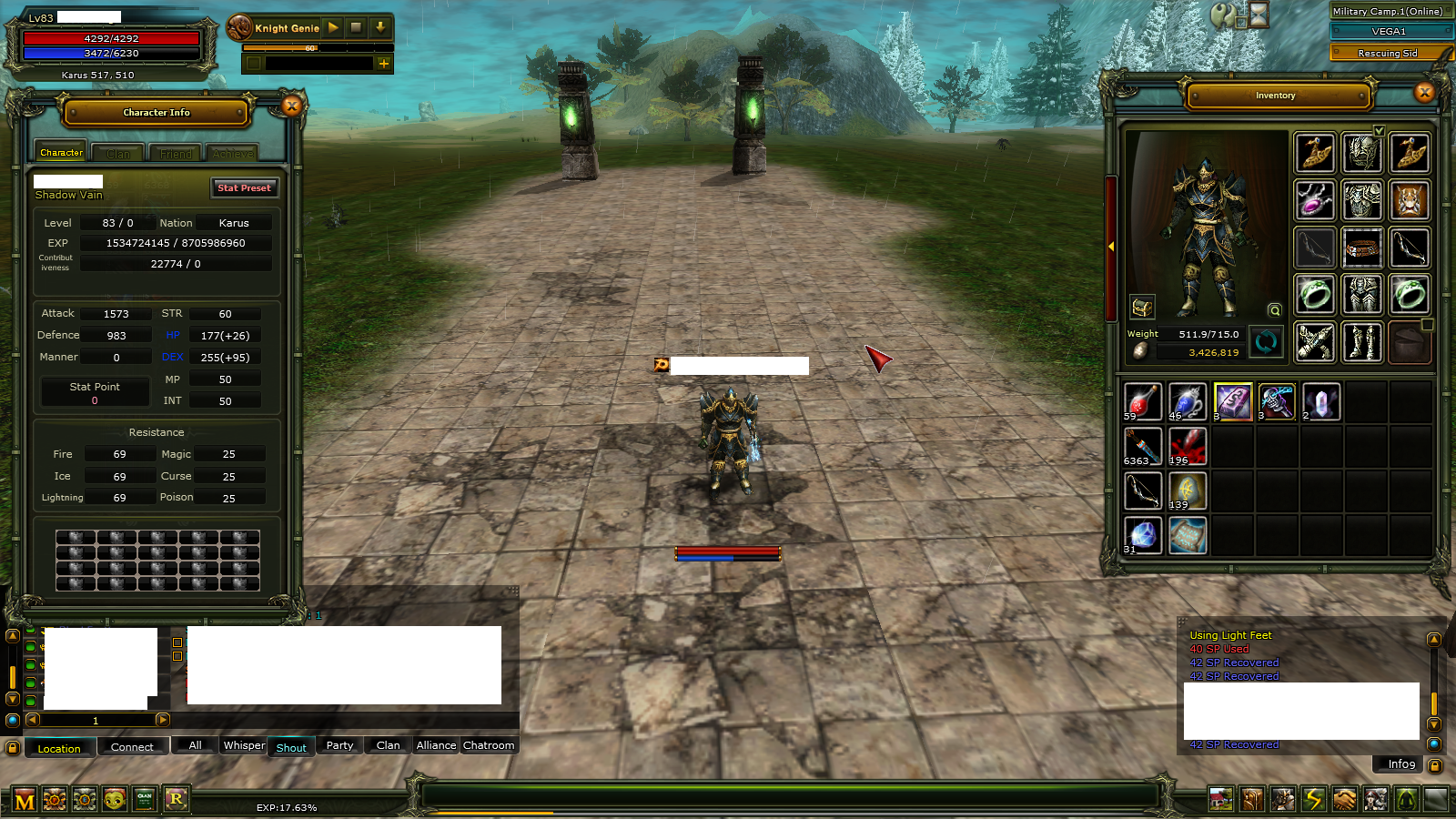The image size is (1456, 819).
Task: Switch to the Clan tab in Character Info
Action: 117,152
